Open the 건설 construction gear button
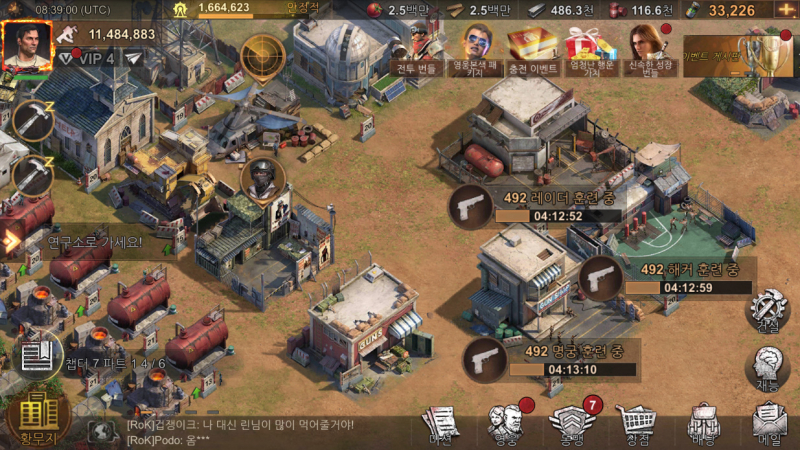Image resolution: width=800 pixels, height=450 pixels. pyautogui.click(x=768, y=311)
